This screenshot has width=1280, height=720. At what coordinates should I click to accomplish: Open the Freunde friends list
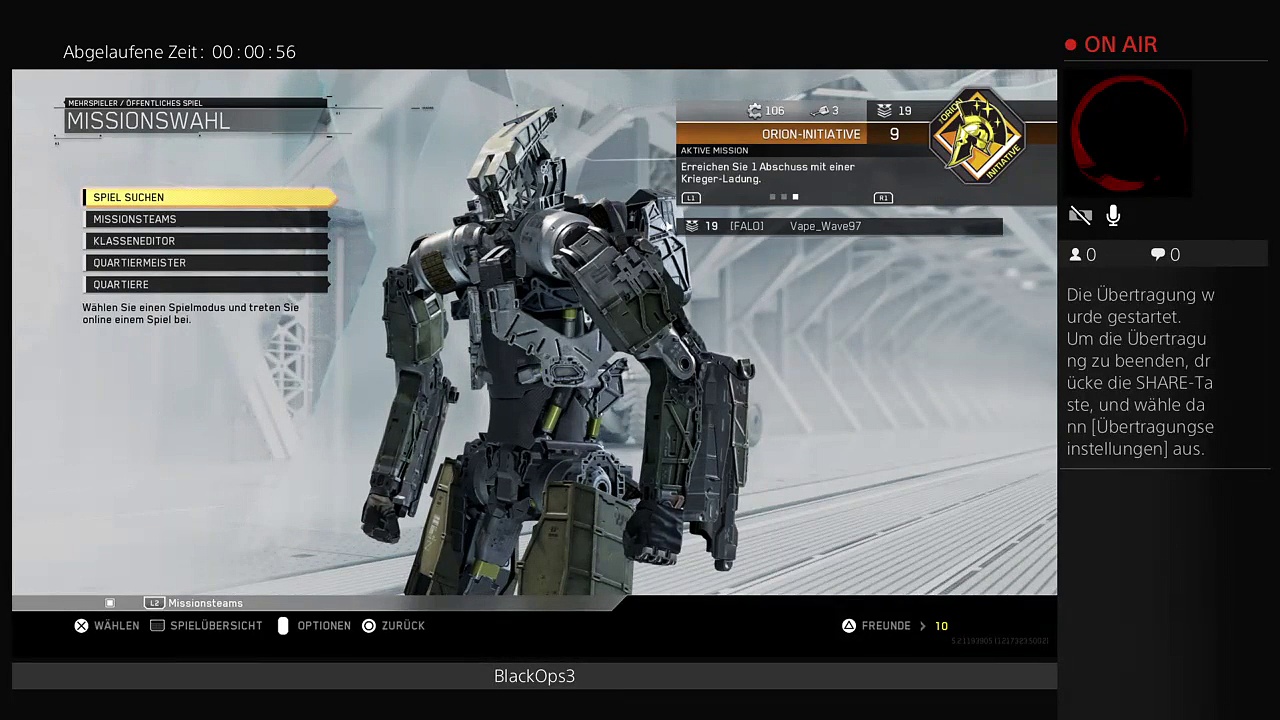(x=885, y=626)
